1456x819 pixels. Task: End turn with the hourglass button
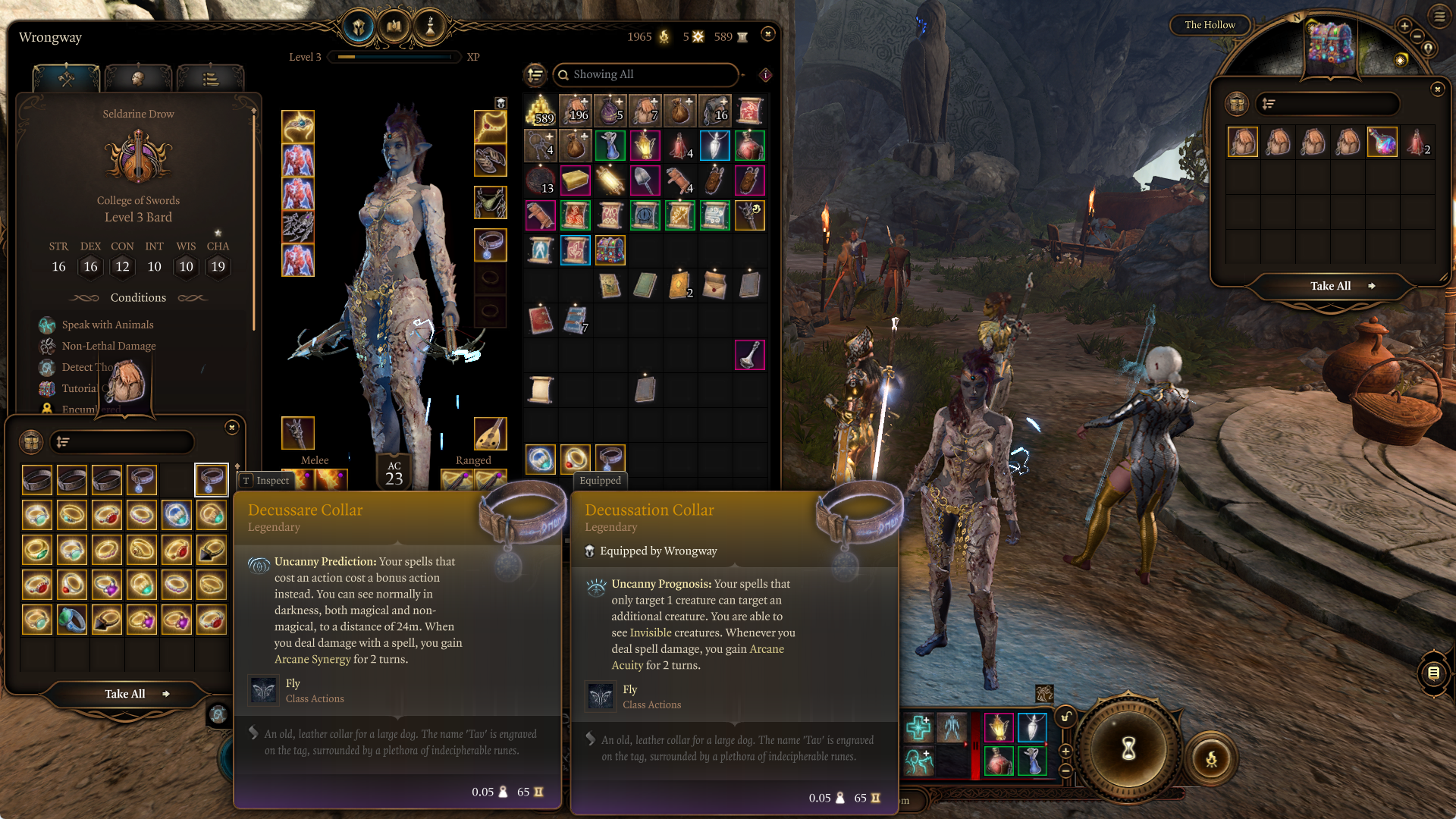[x=1128, y=749]
